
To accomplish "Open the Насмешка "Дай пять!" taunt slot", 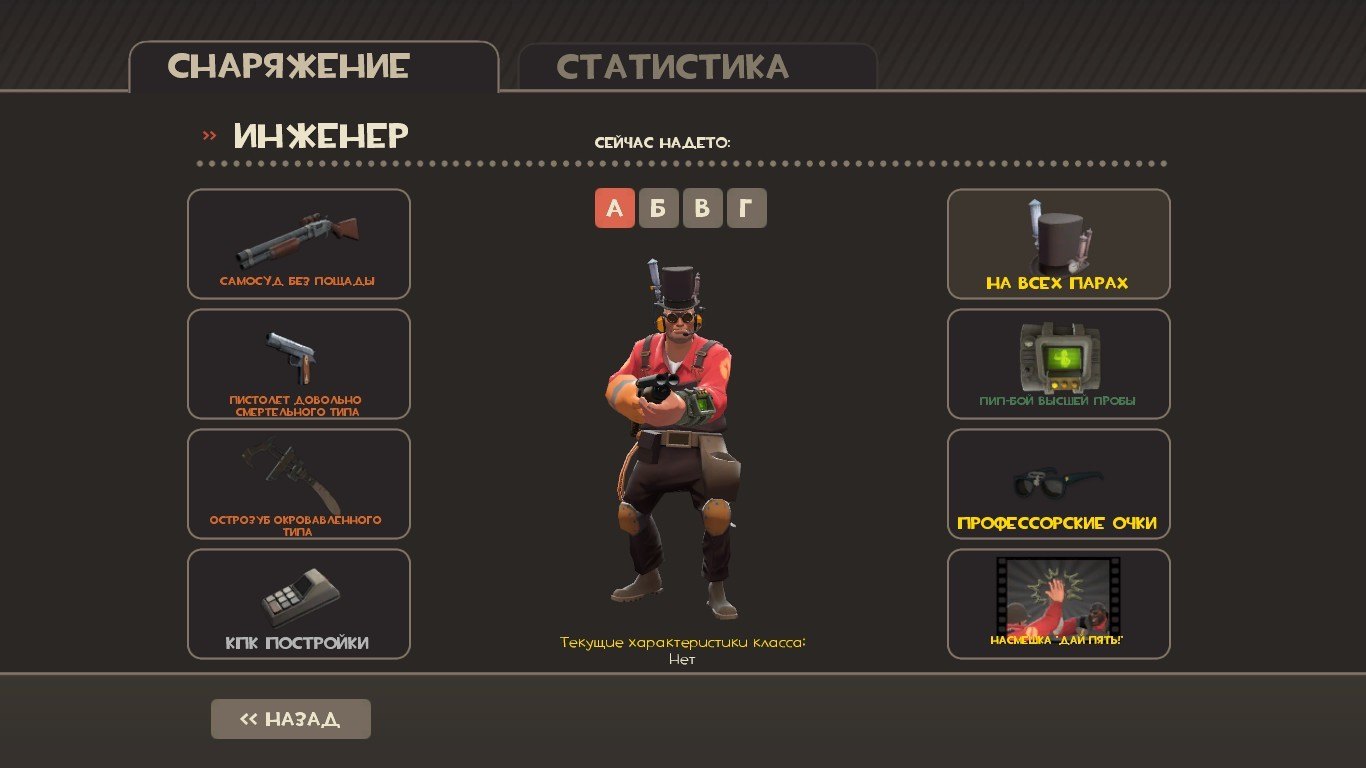I will point(1058,604).
